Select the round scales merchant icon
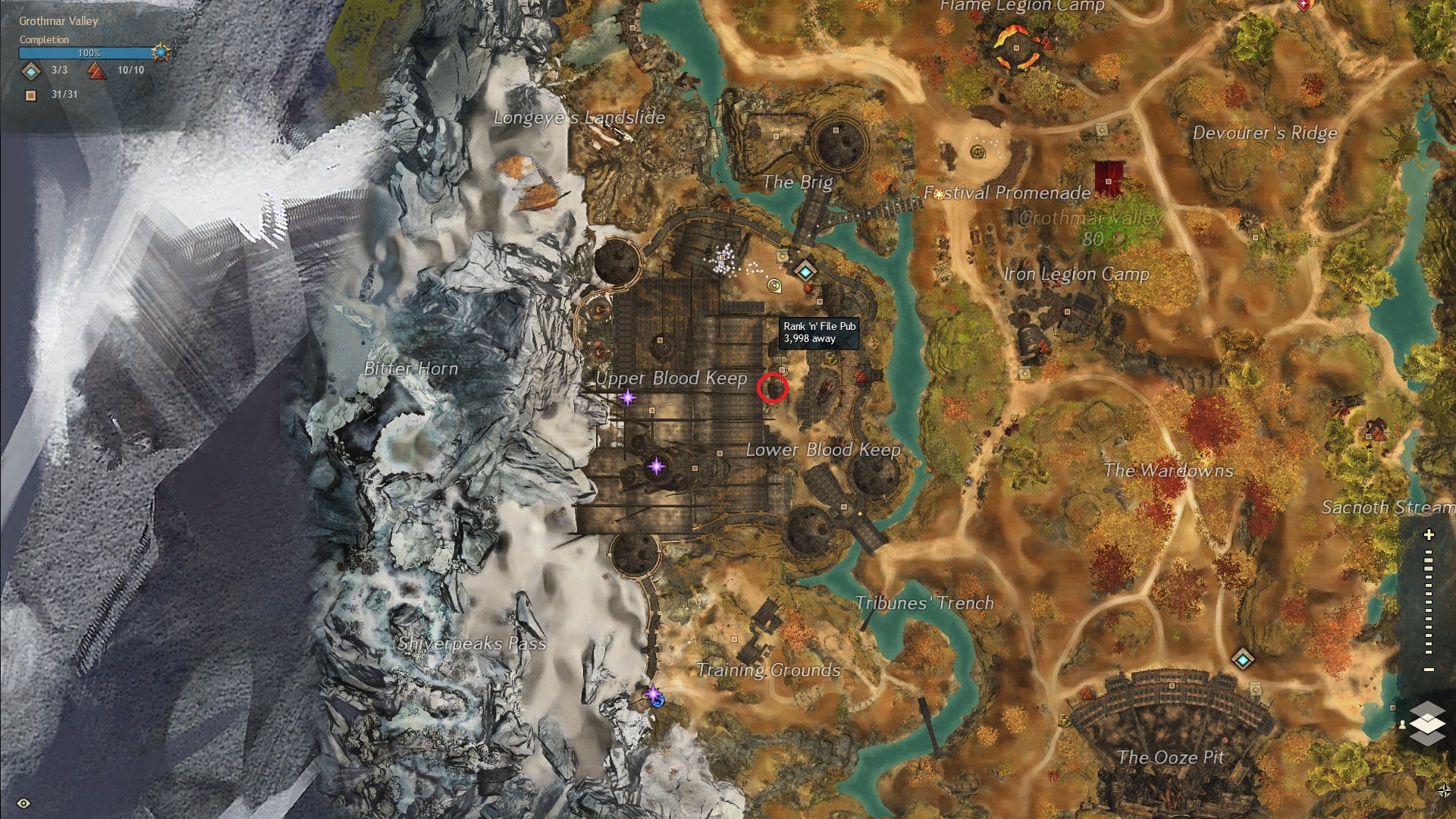The image size is (1456, 819). tap(978, 152)
